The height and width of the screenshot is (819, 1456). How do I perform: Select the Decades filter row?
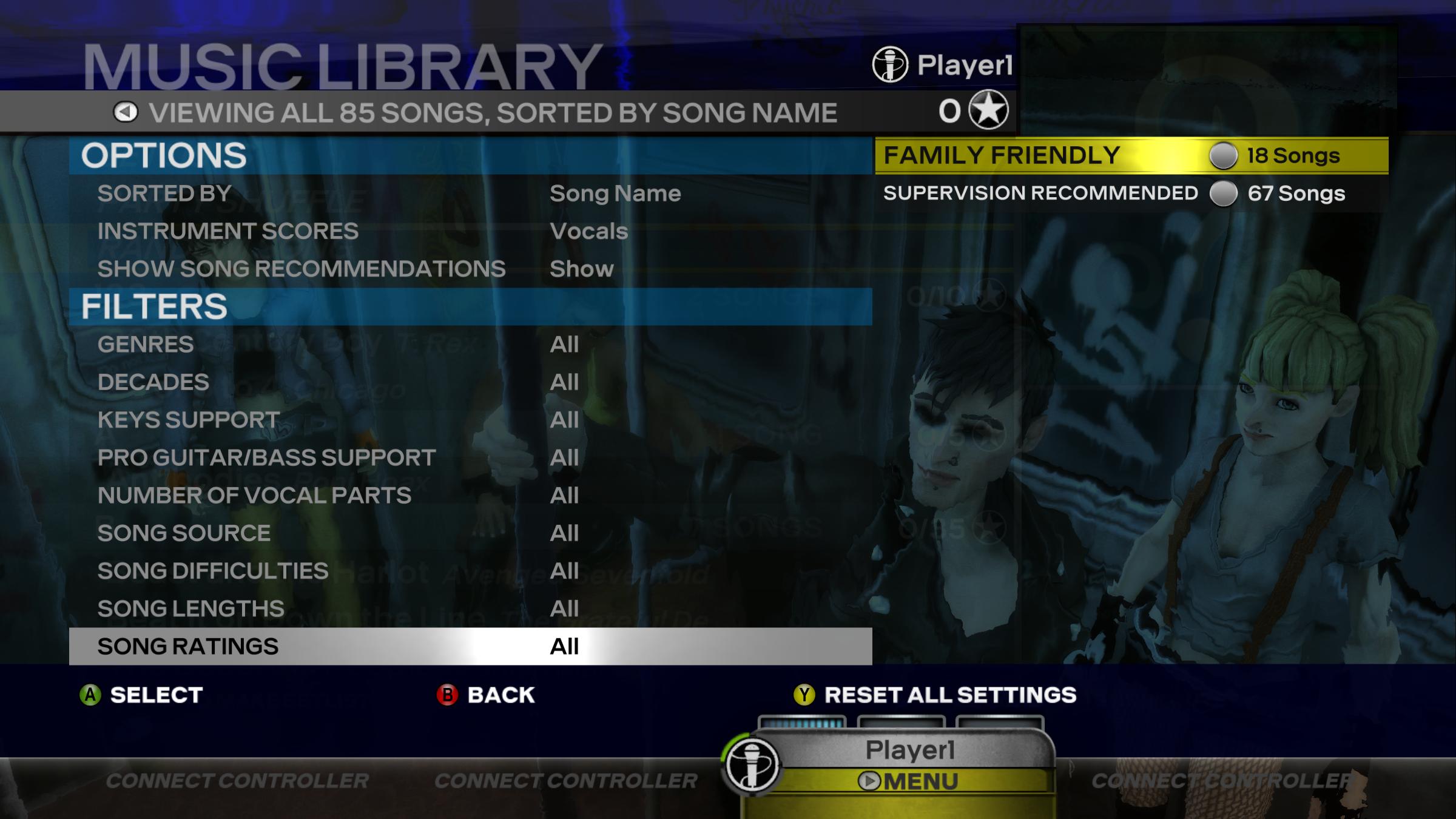(x=470, y=382)
